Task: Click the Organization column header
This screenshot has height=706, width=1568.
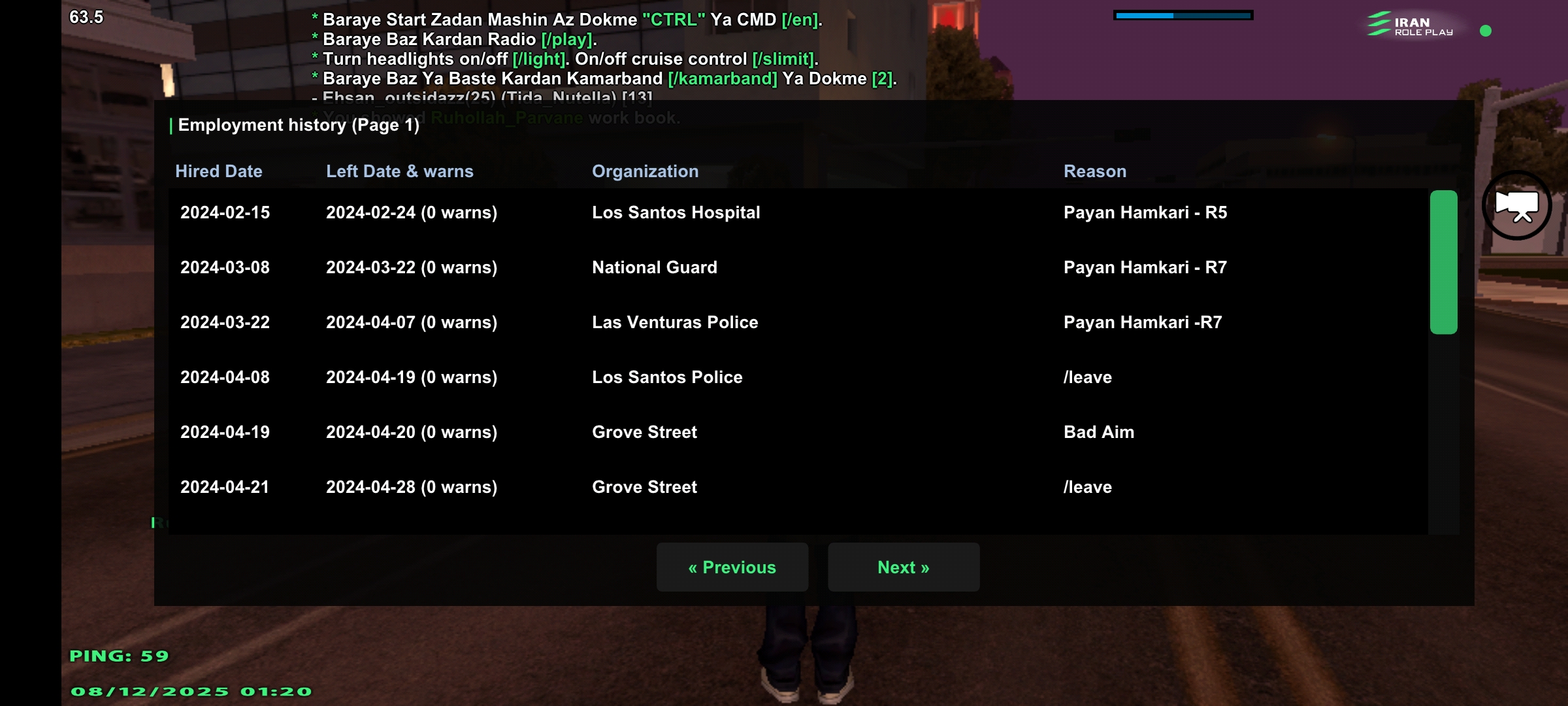Action: click(645, 171)
